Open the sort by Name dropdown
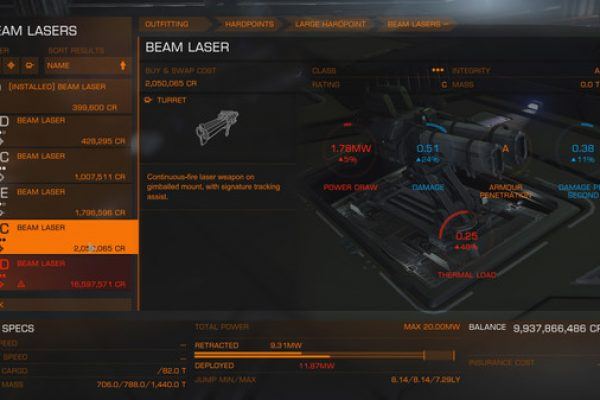The width and height of the screenshot is (600, 400). (x=87, y=66)
